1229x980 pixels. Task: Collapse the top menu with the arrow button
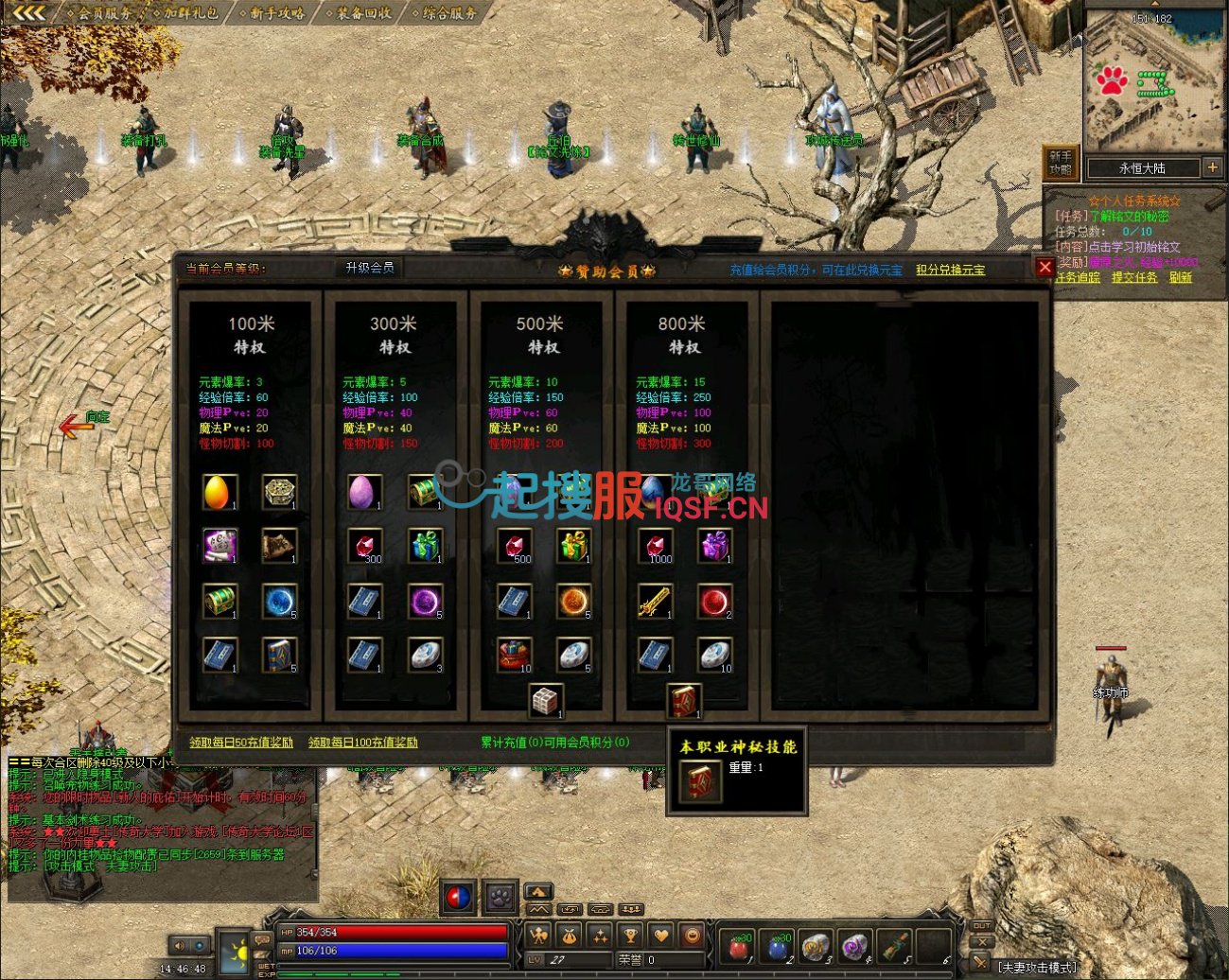coord(28,12)
